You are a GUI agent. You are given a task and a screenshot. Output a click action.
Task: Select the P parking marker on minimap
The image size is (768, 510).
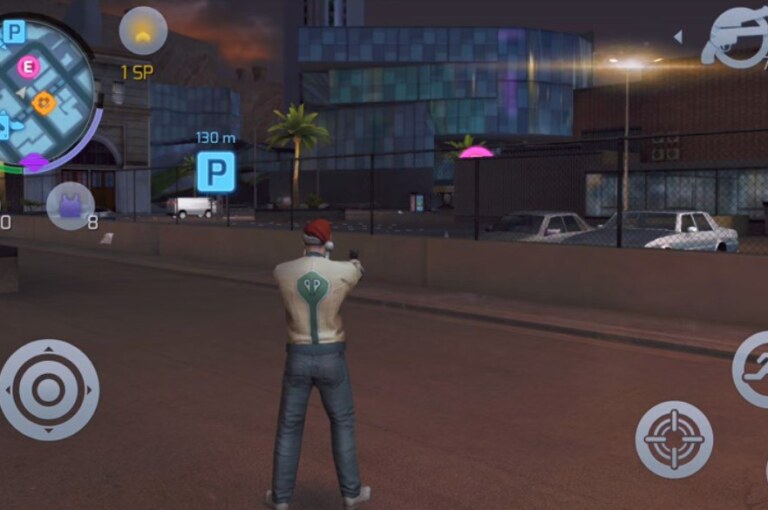point(14,33)
